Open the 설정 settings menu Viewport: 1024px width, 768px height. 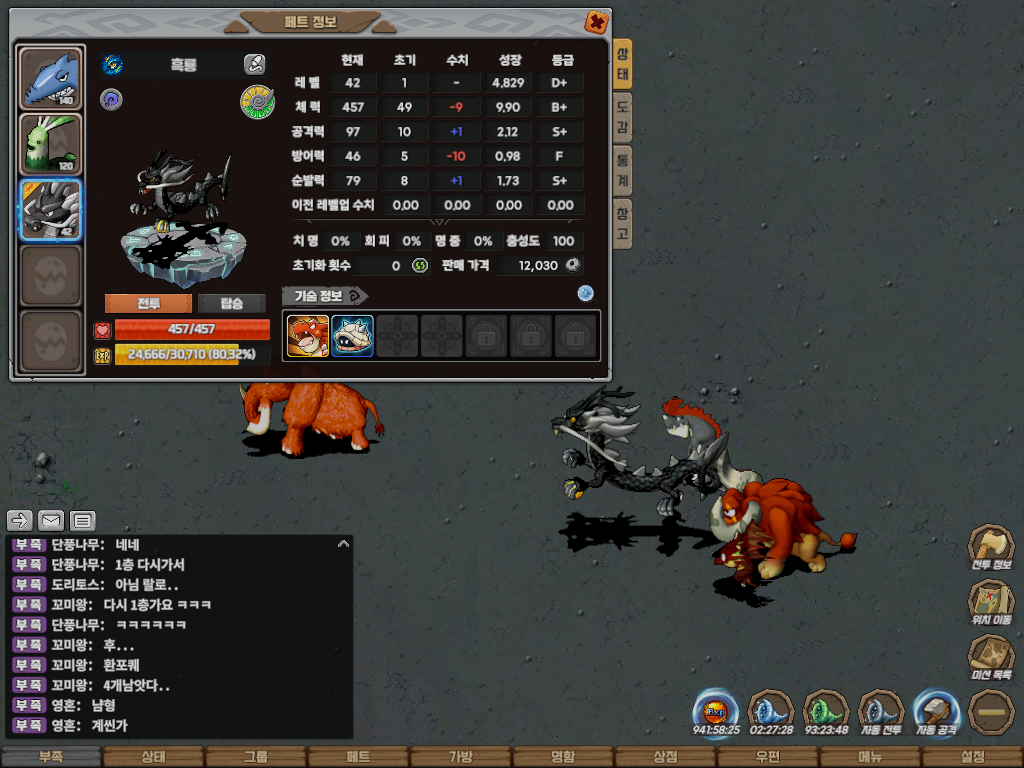click(972, 757)
